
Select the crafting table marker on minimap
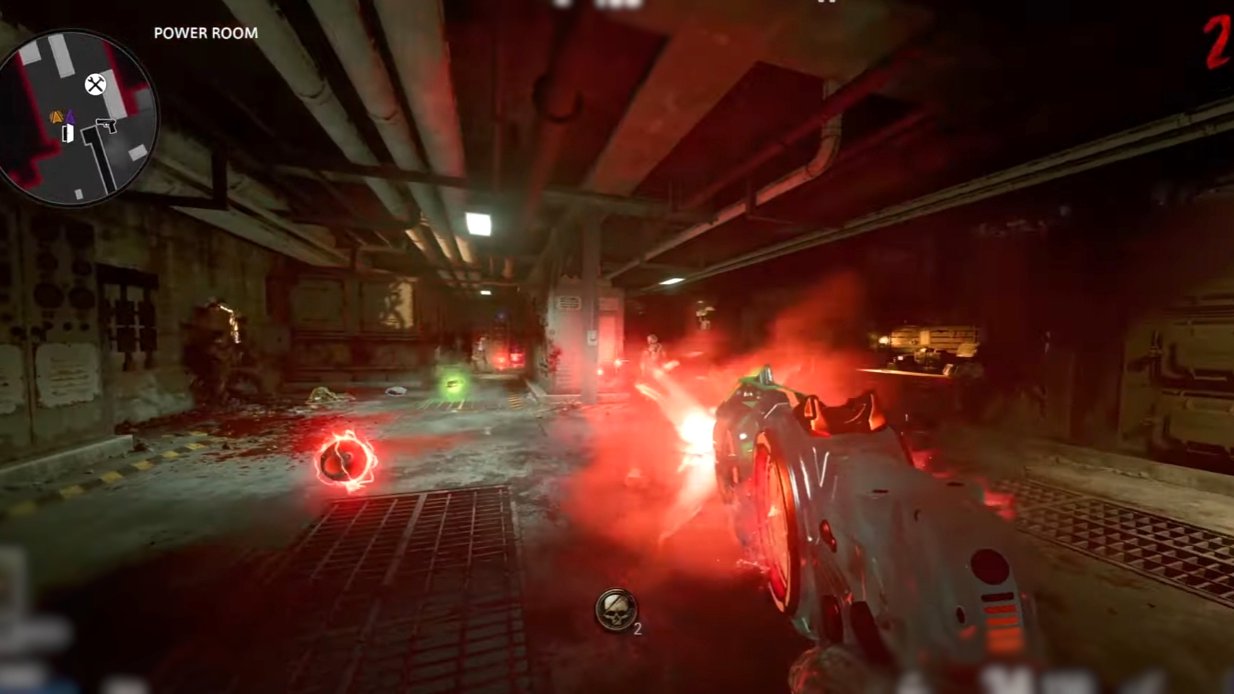click(x=95, y=84)
